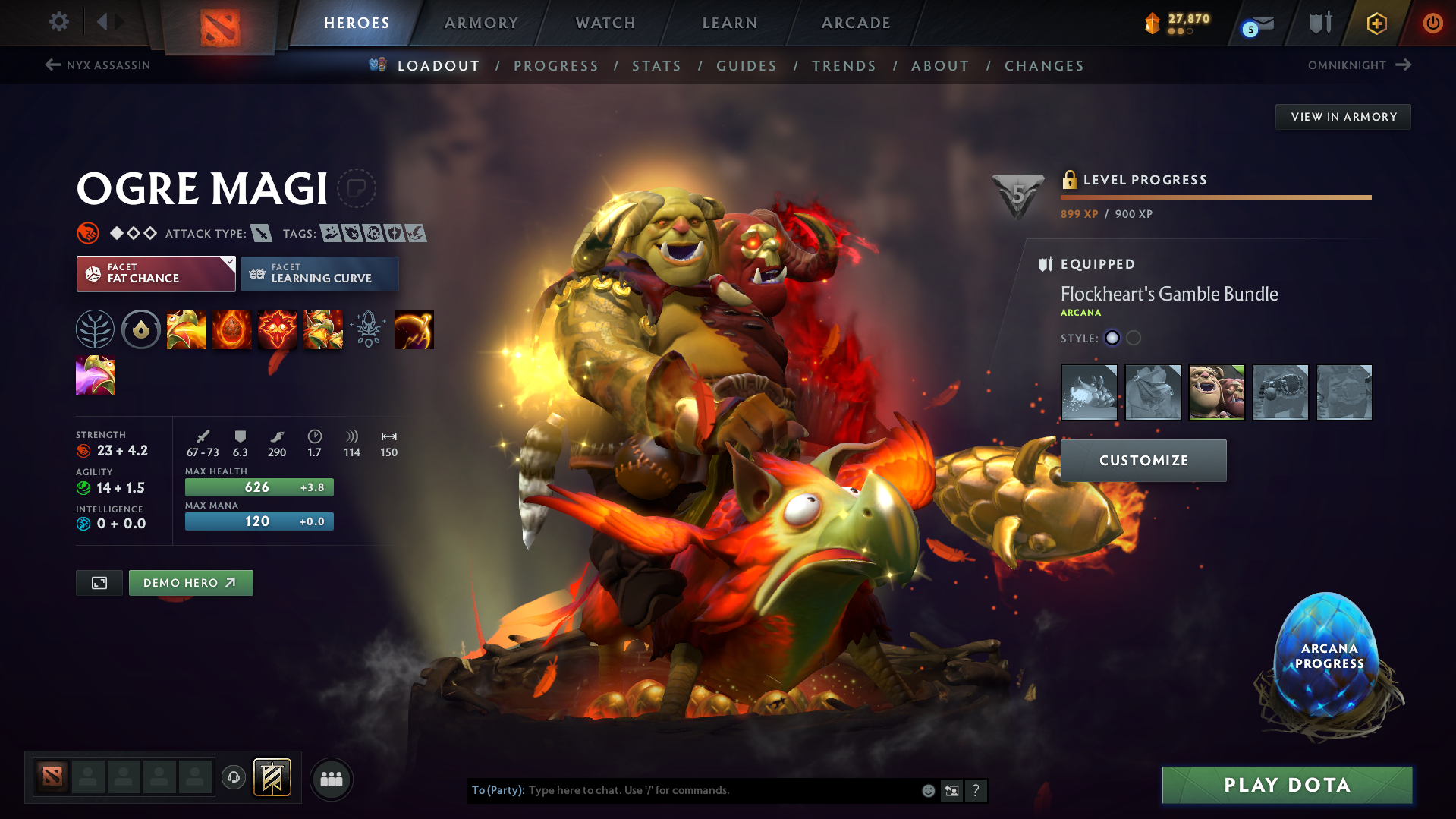Open the find teammates group icon near party slots

click(x=332, y=779)
